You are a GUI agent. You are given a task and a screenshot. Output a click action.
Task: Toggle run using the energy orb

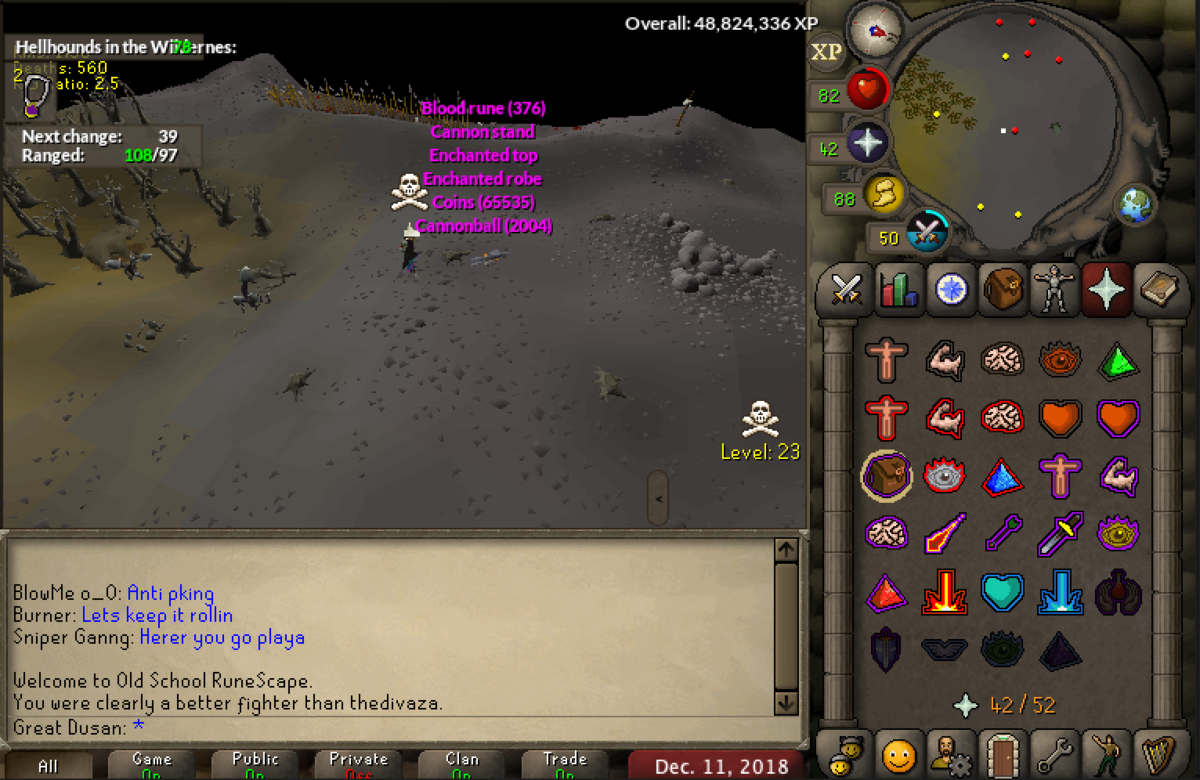(884, 194)
